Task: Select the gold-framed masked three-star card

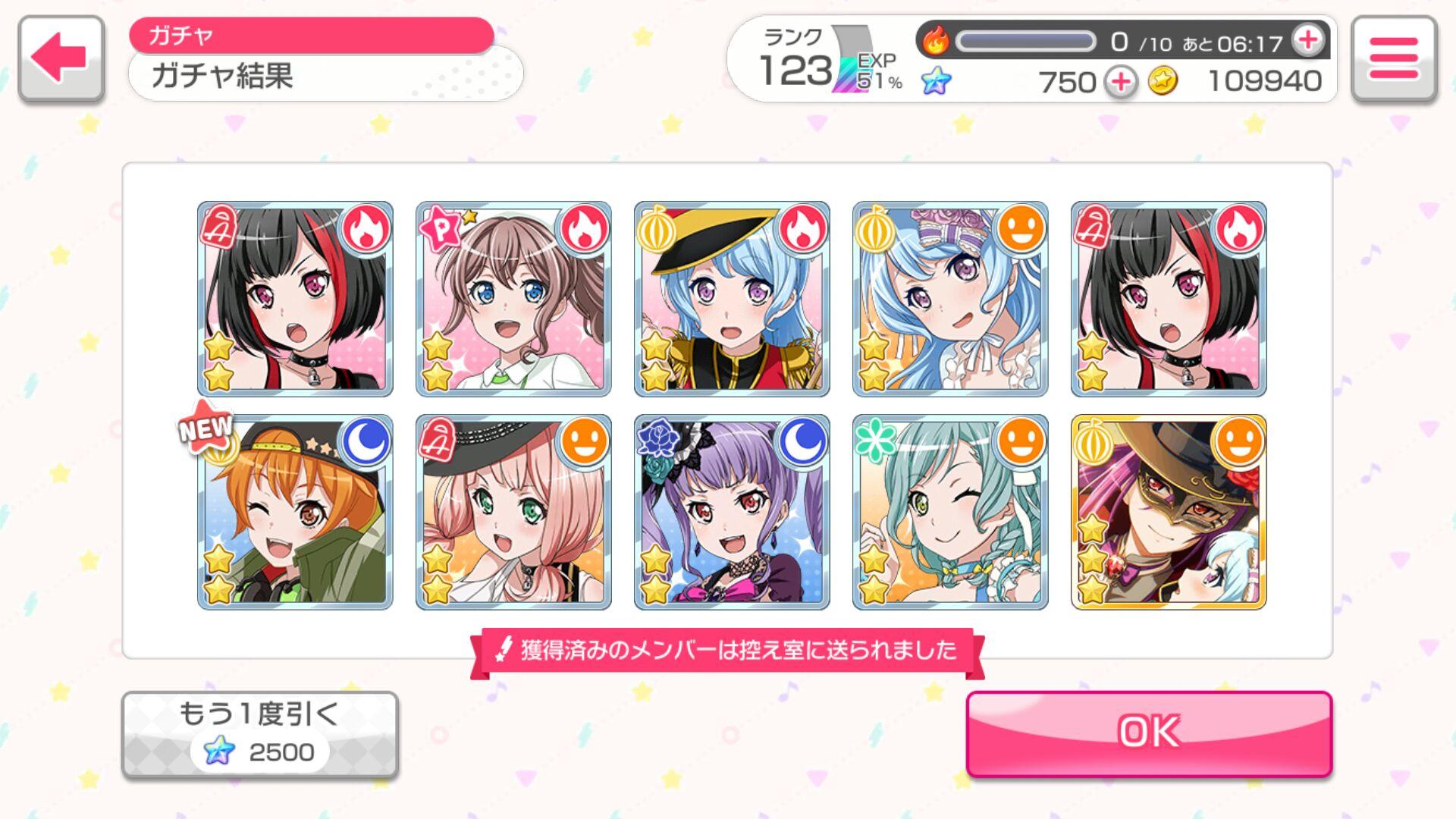Action: tap(1169, 512)
